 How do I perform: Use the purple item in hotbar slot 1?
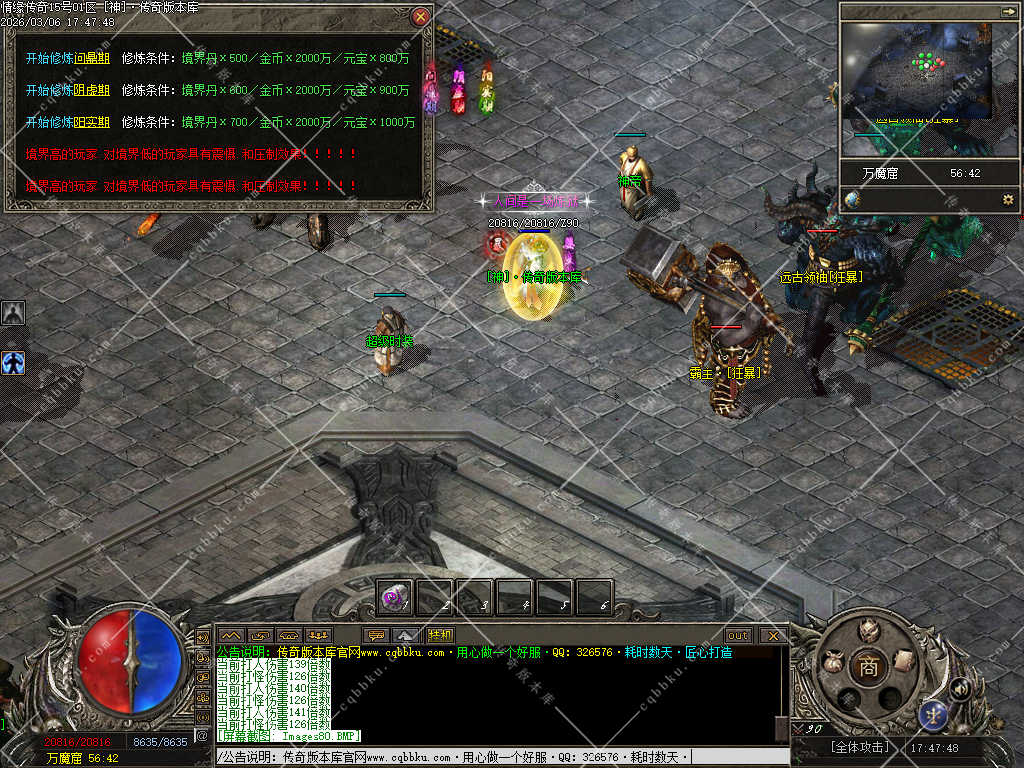click(394, 597)
